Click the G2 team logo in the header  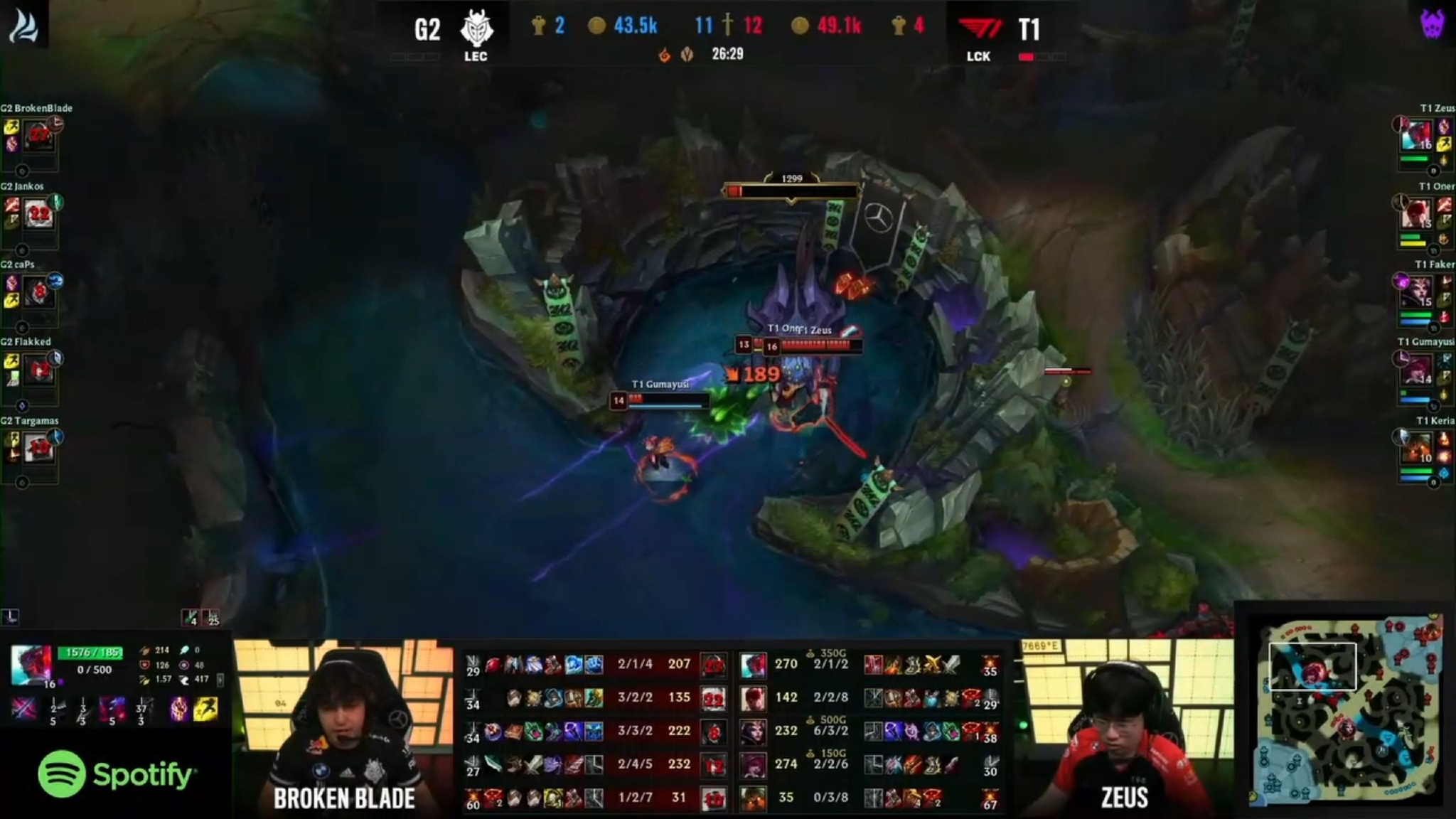477,29
